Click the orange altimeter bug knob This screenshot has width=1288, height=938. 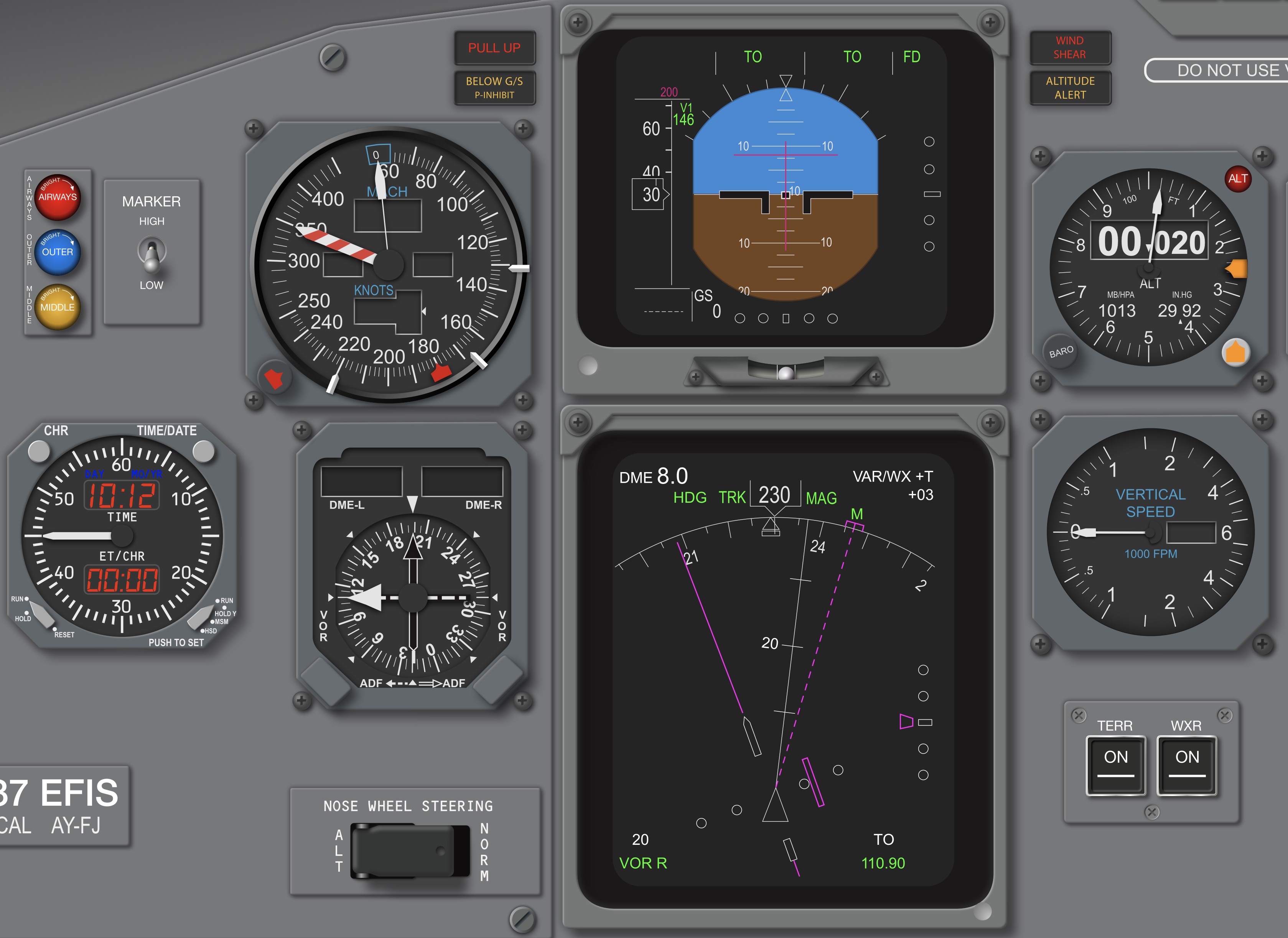[x=1236, y=352]
